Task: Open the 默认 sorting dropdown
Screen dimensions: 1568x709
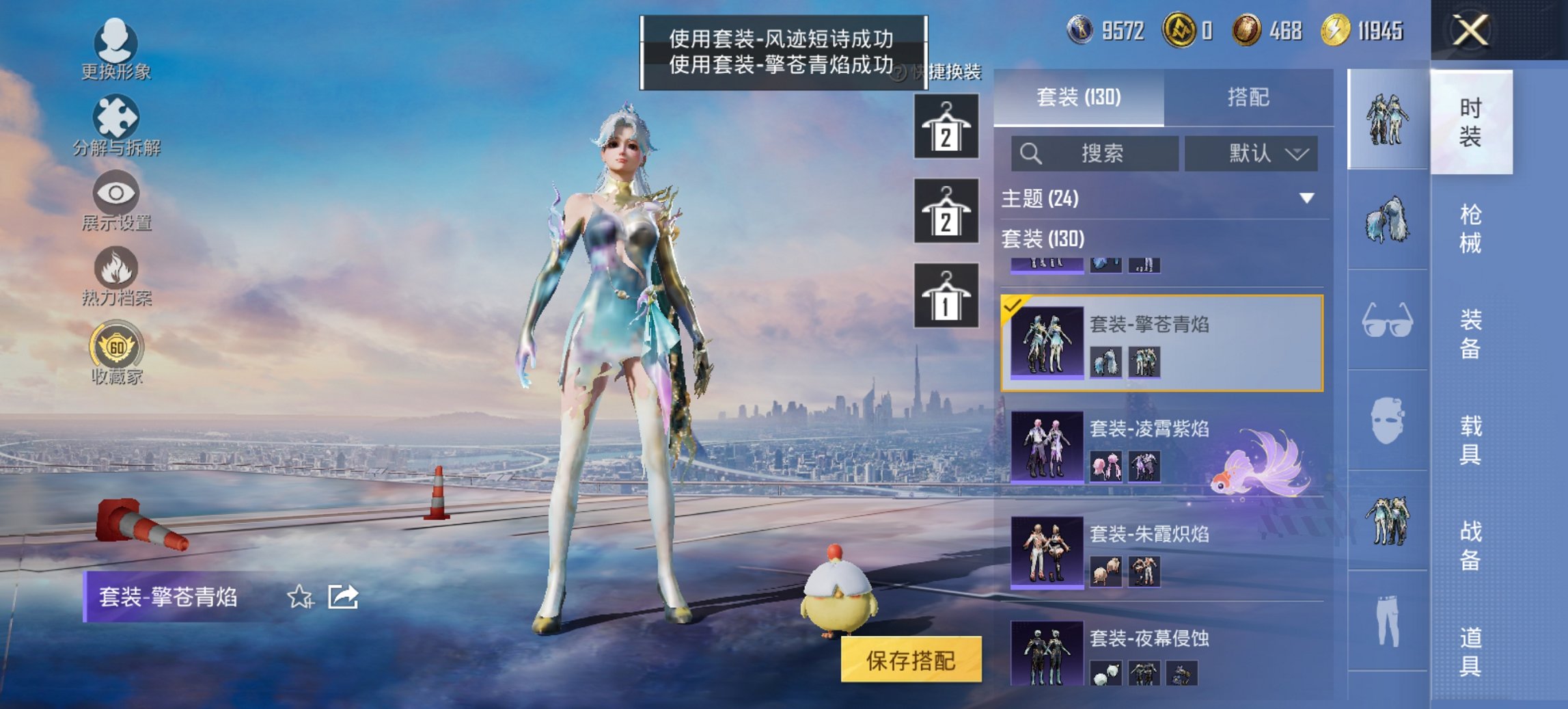Action: point(1252,153)
